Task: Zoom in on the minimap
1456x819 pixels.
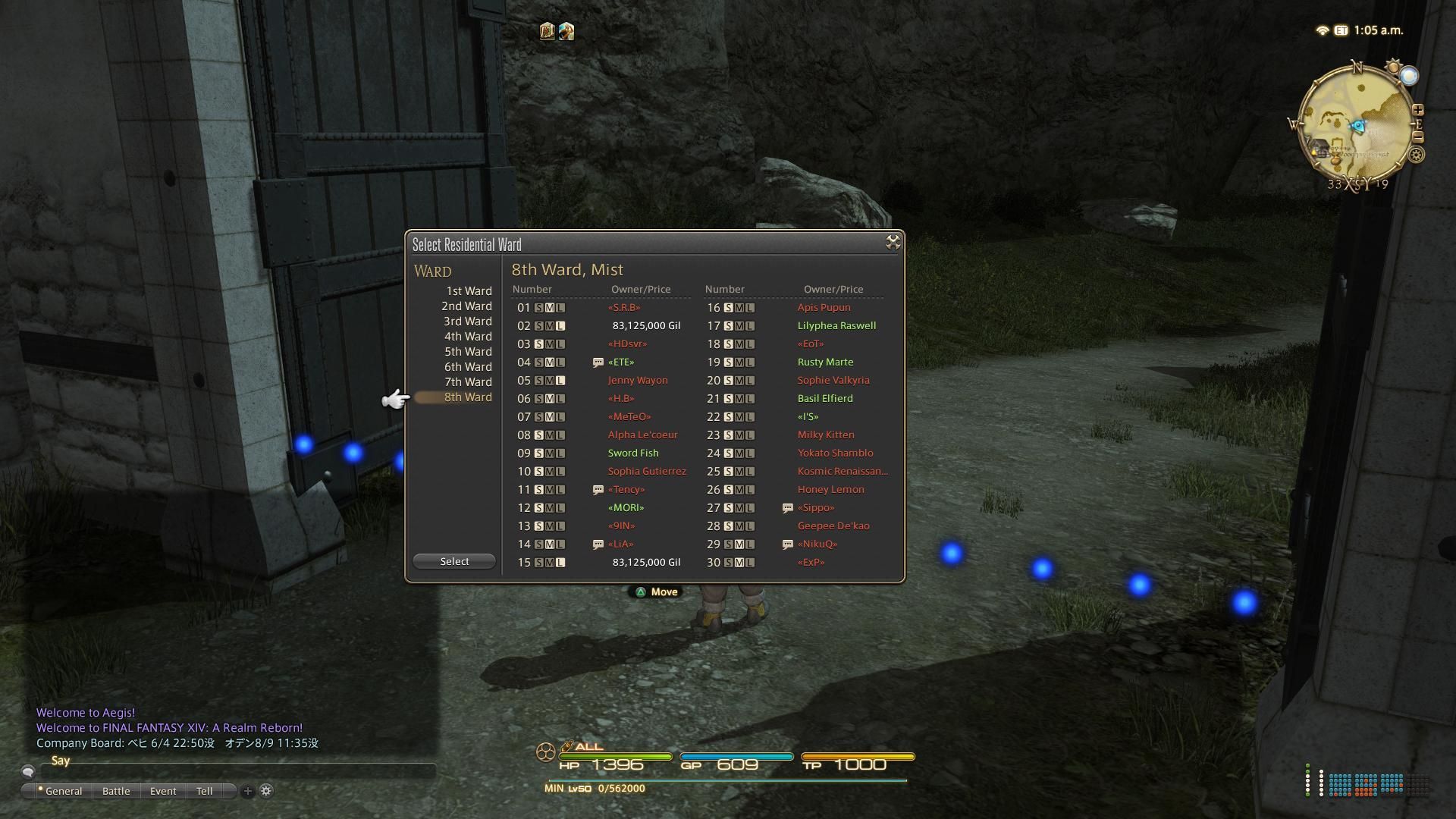Action: (x=1417, y=110)
